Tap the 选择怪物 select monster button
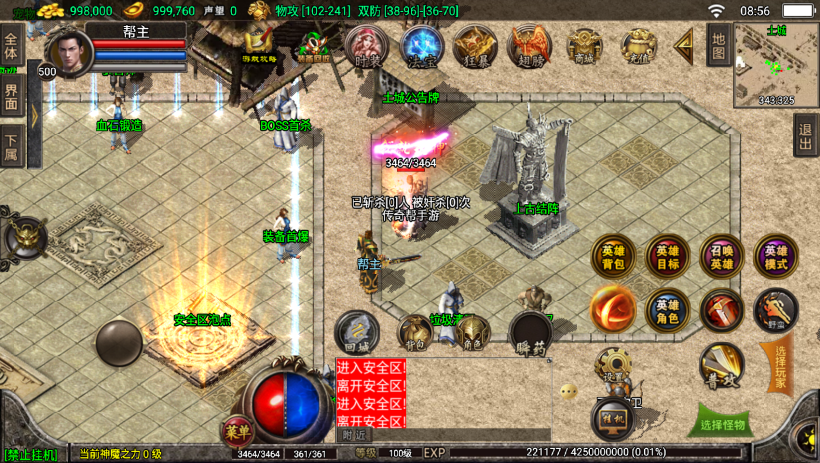820x463 pixels. [719, 424]
